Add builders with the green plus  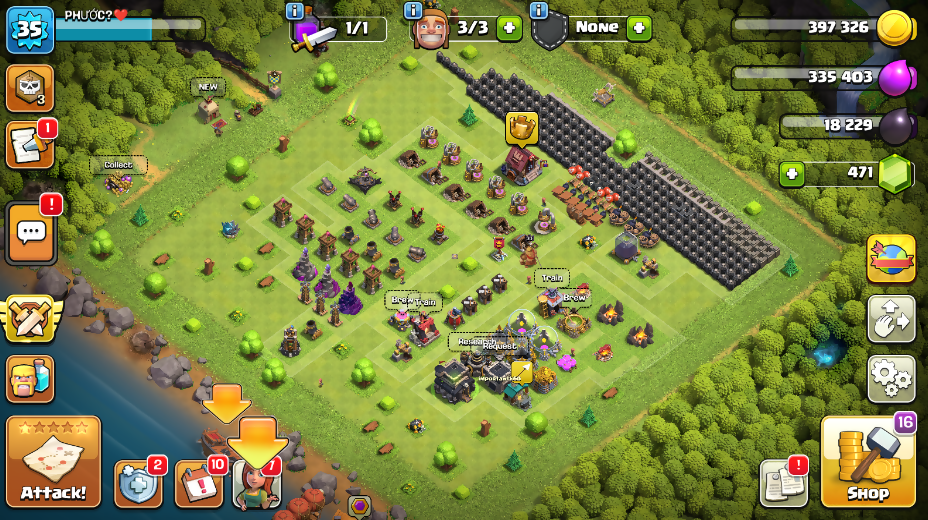[509, 28]
